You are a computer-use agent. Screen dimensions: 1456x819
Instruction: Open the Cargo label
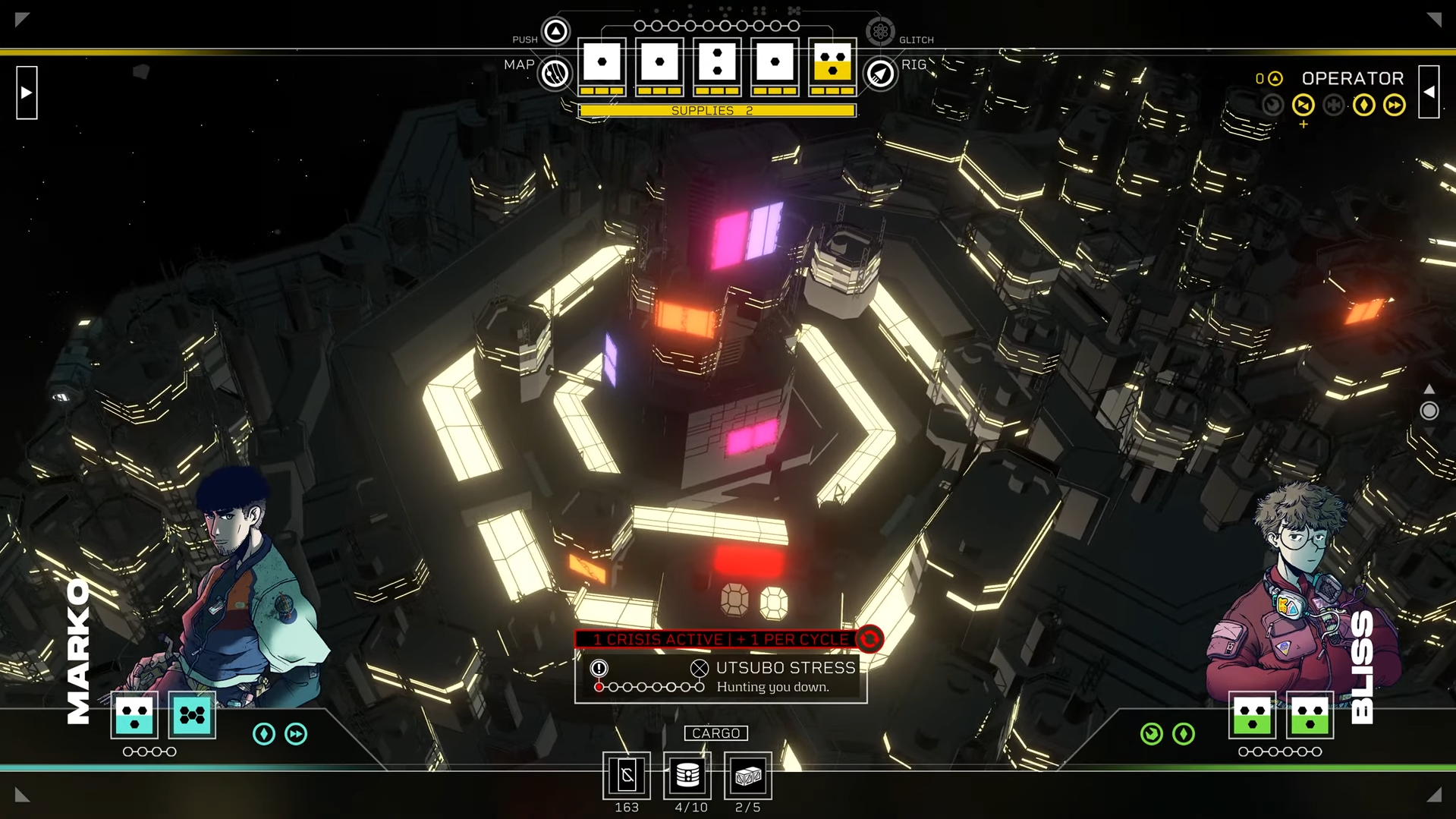point(715,733)
